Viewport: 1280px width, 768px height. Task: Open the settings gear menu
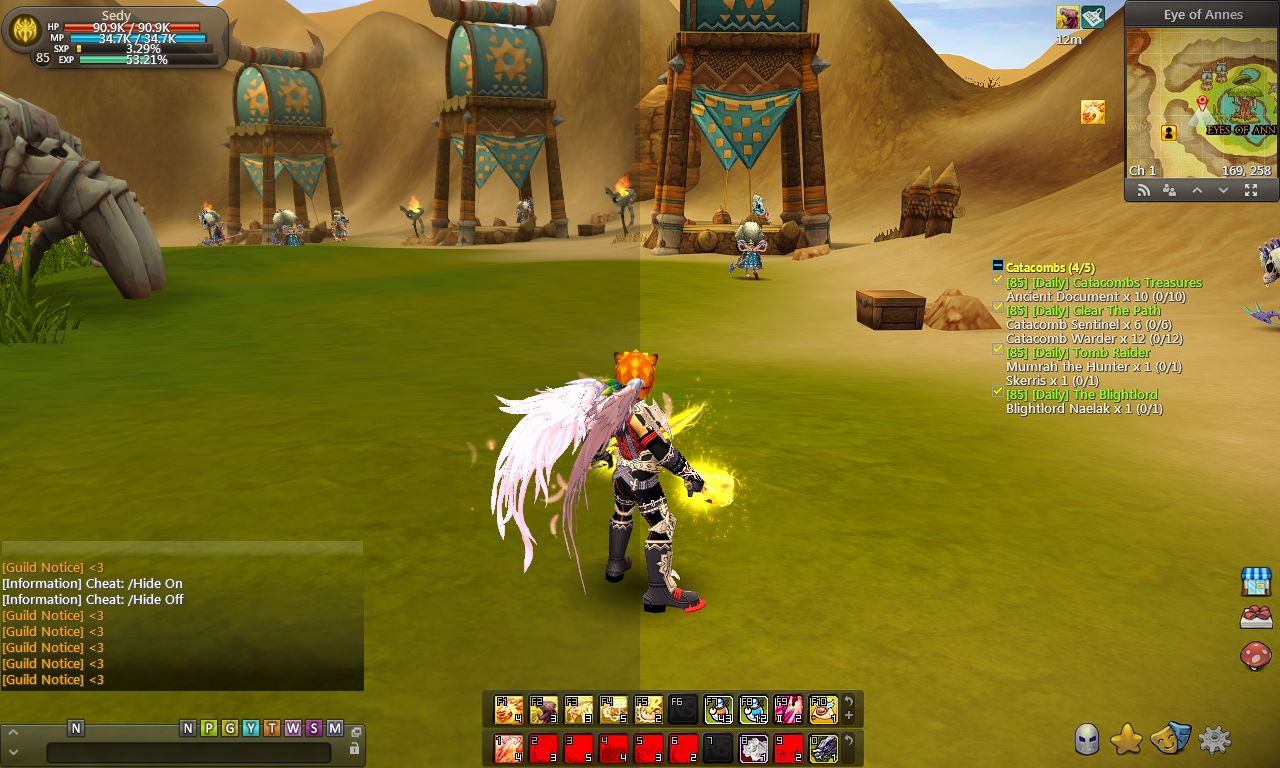pyautogui.click(x=1214, y=740)
